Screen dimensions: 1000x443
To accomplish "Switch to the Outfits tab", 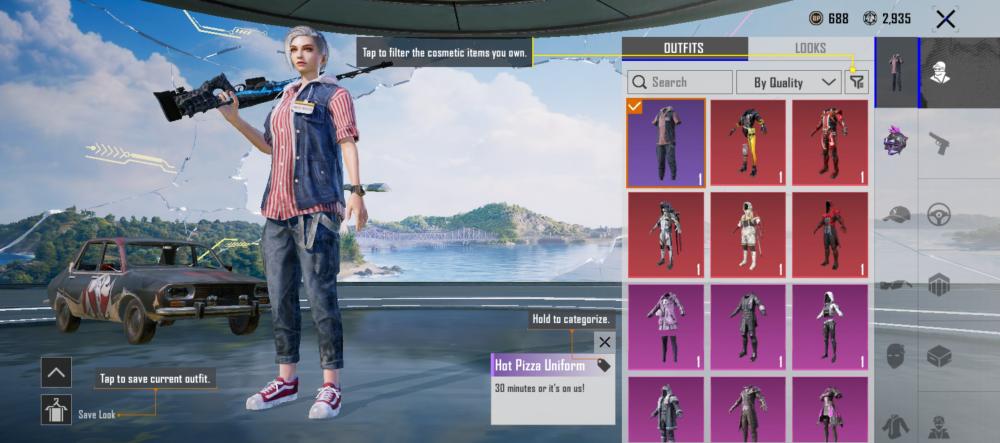I will (x=684, y=48).
